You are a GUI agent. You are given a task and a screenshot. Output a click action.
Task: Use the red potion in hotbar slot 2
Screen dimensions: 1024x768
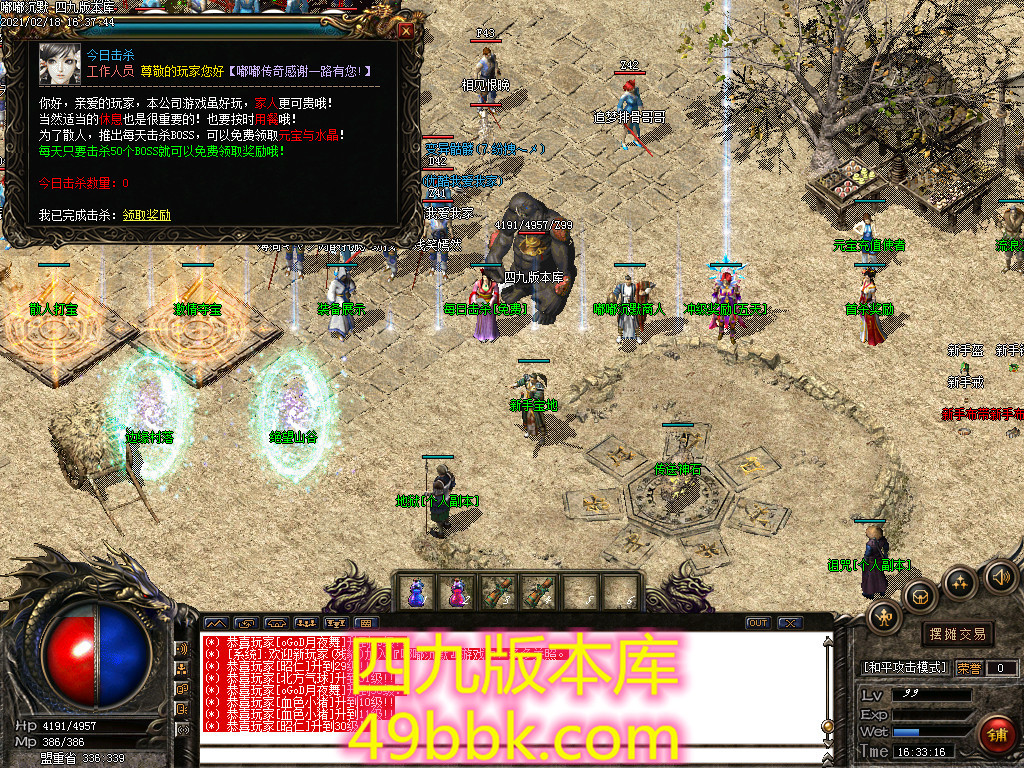tap(456, 591)
